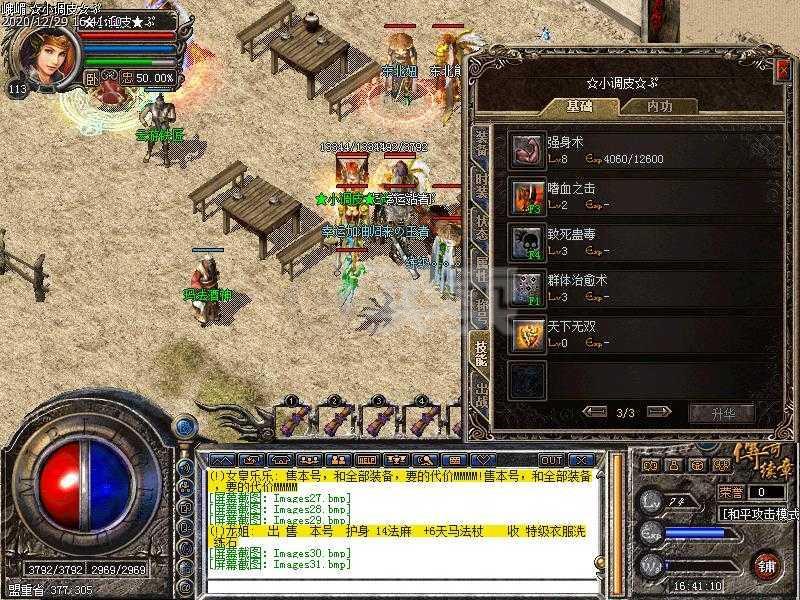Select the 天下无双 skill icon
Image resolution: width=800 pixels, height=600 pixels.
coord(525,334)
